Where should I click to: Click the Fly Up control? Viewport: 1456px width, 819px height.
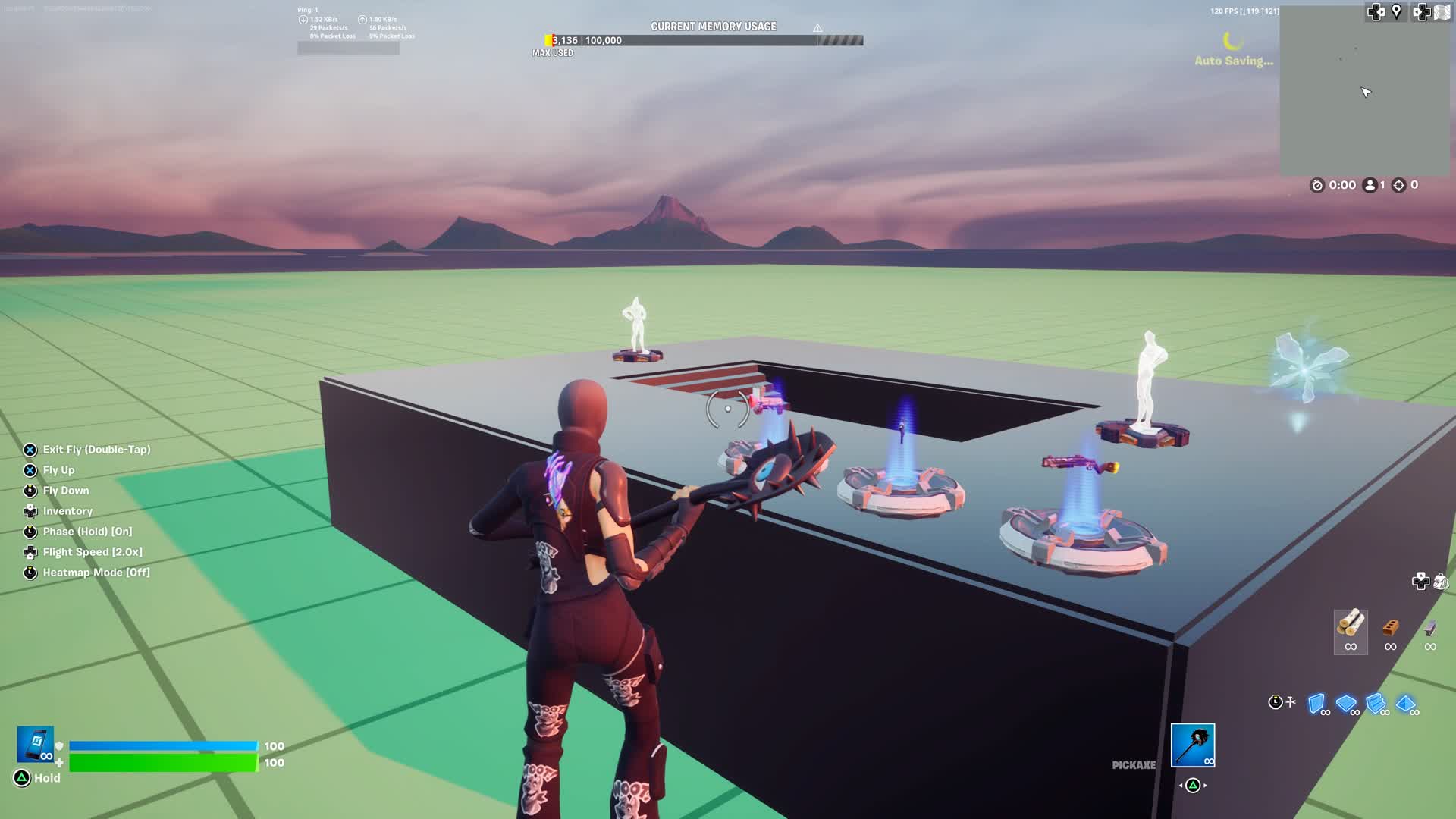coord(58,469)
